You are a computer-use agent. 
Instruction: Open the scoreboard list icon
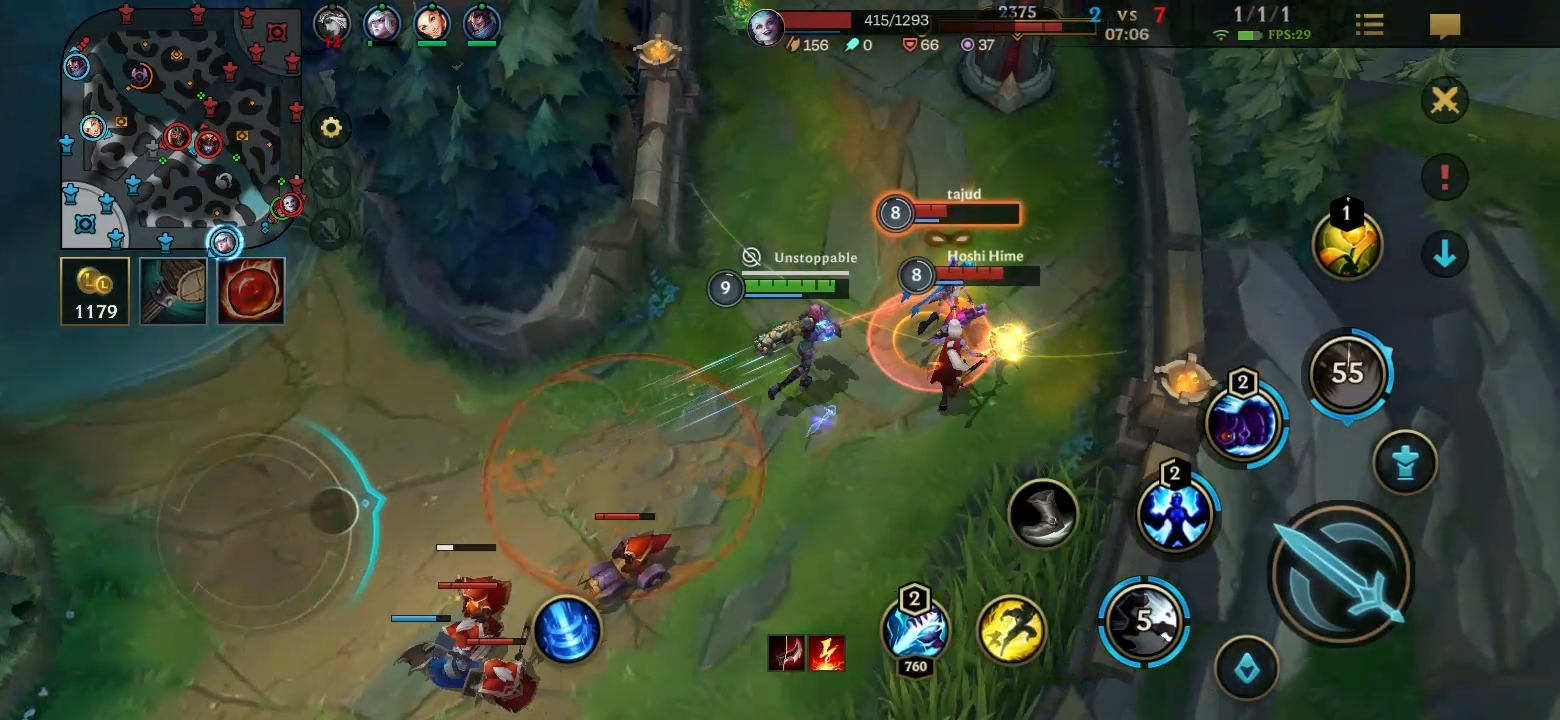pos(1369,24)
